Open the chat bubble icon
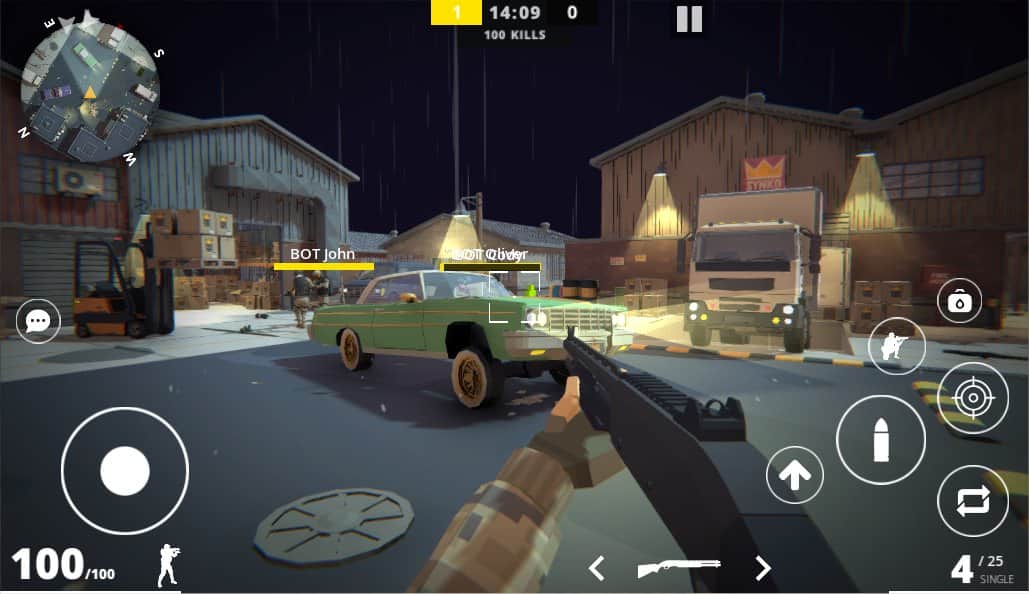This screenshot has height=594, width=1029. (x=38, y=321)
